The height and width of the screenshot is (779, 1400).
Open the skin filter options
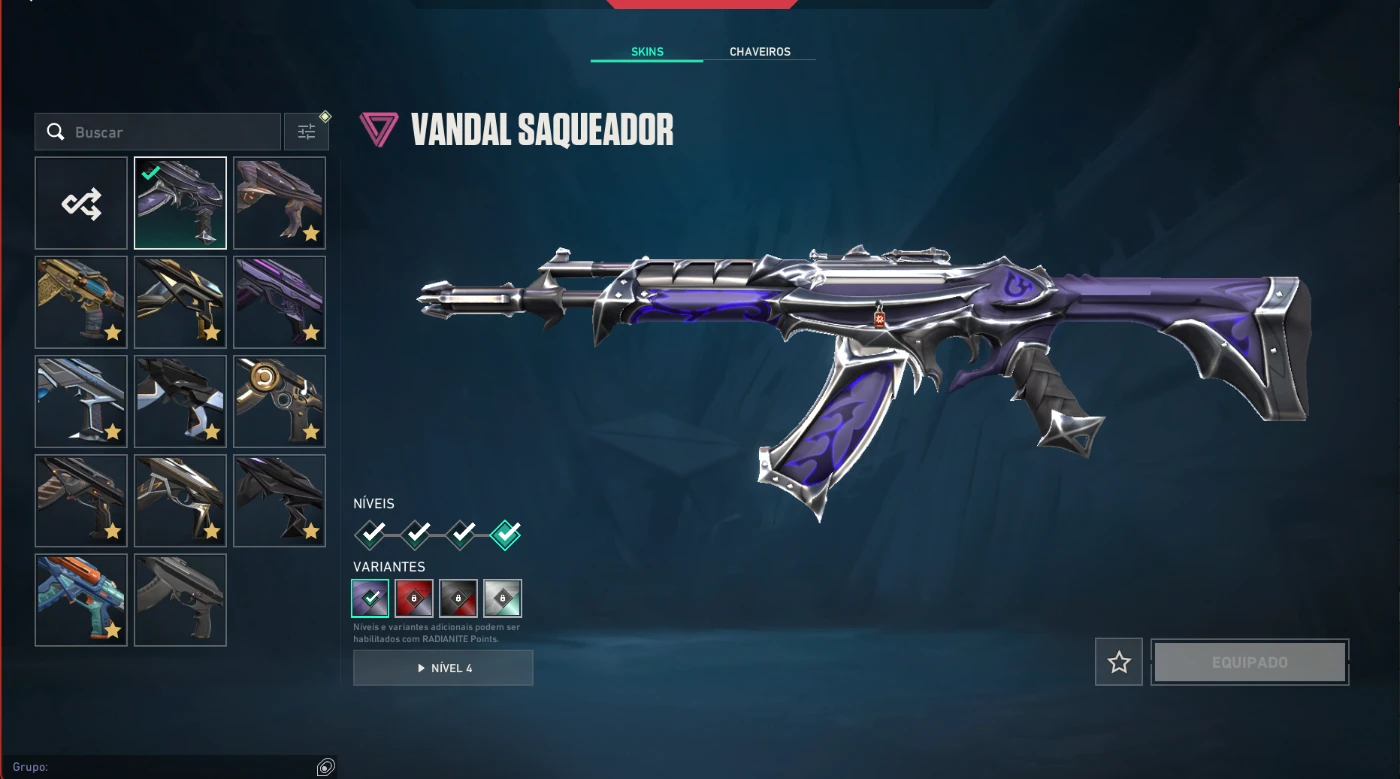306,132
